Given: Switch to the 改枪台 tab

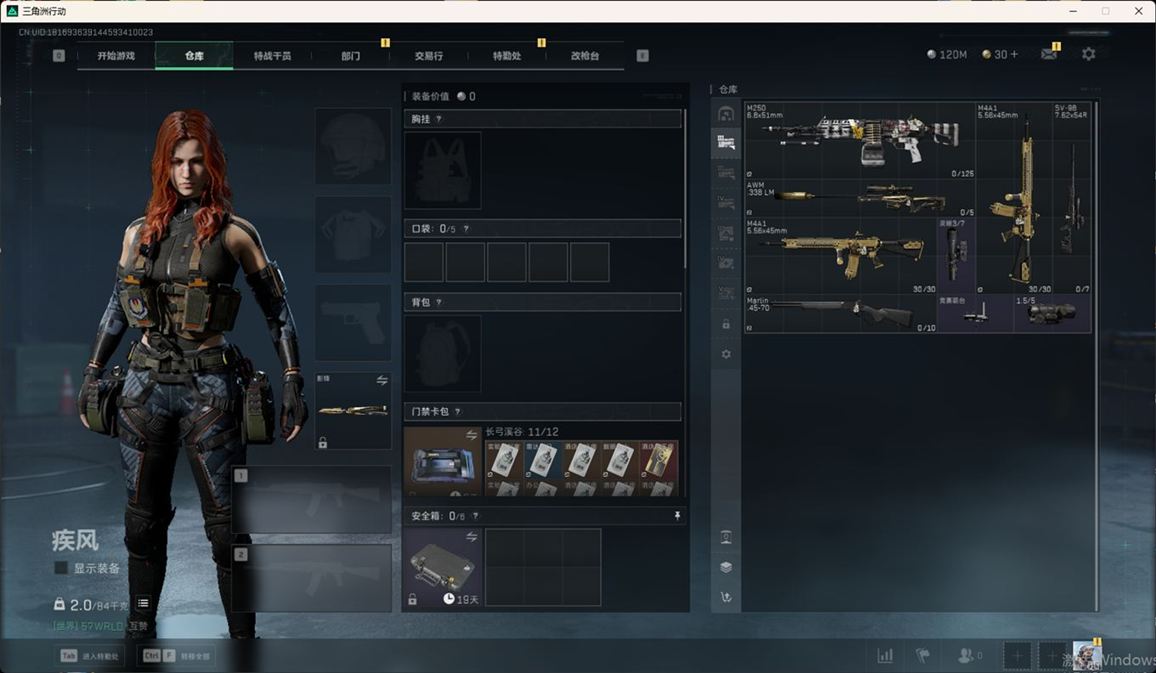Looking at the screenshot, I should [x=585, y=56].
